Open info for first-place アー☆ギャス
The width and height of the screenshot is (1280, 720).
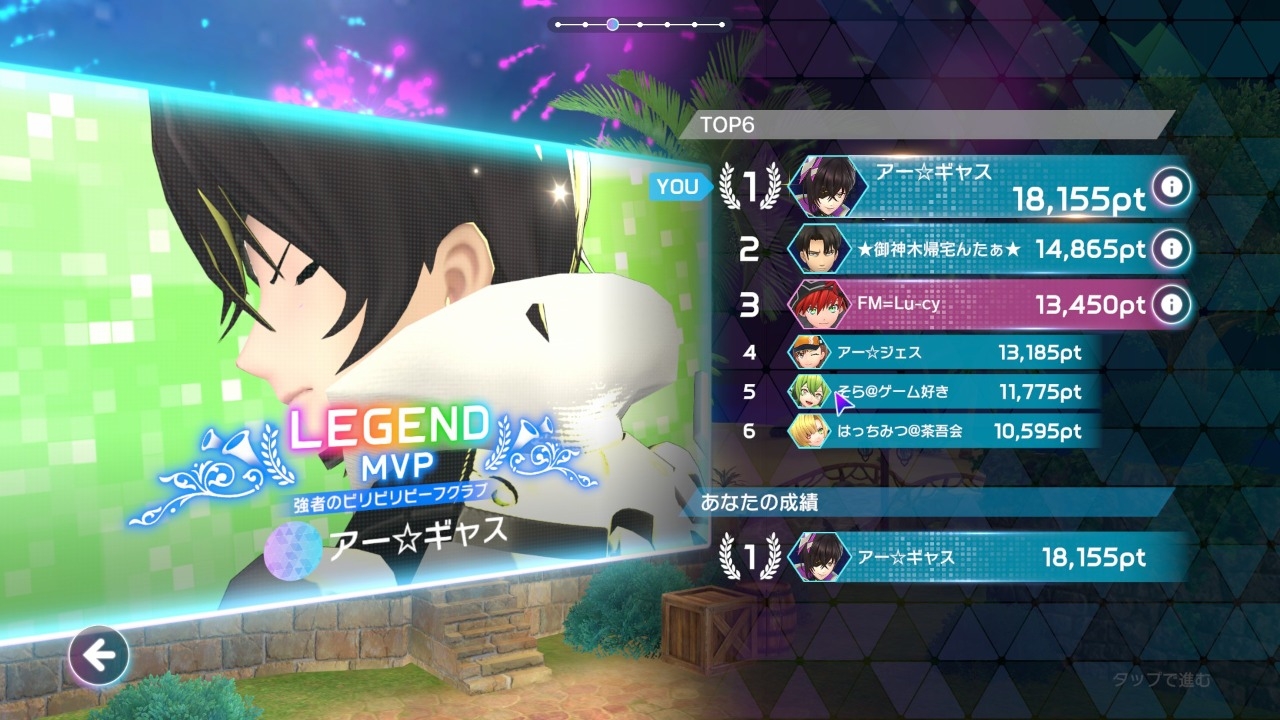pos(1169,187)
